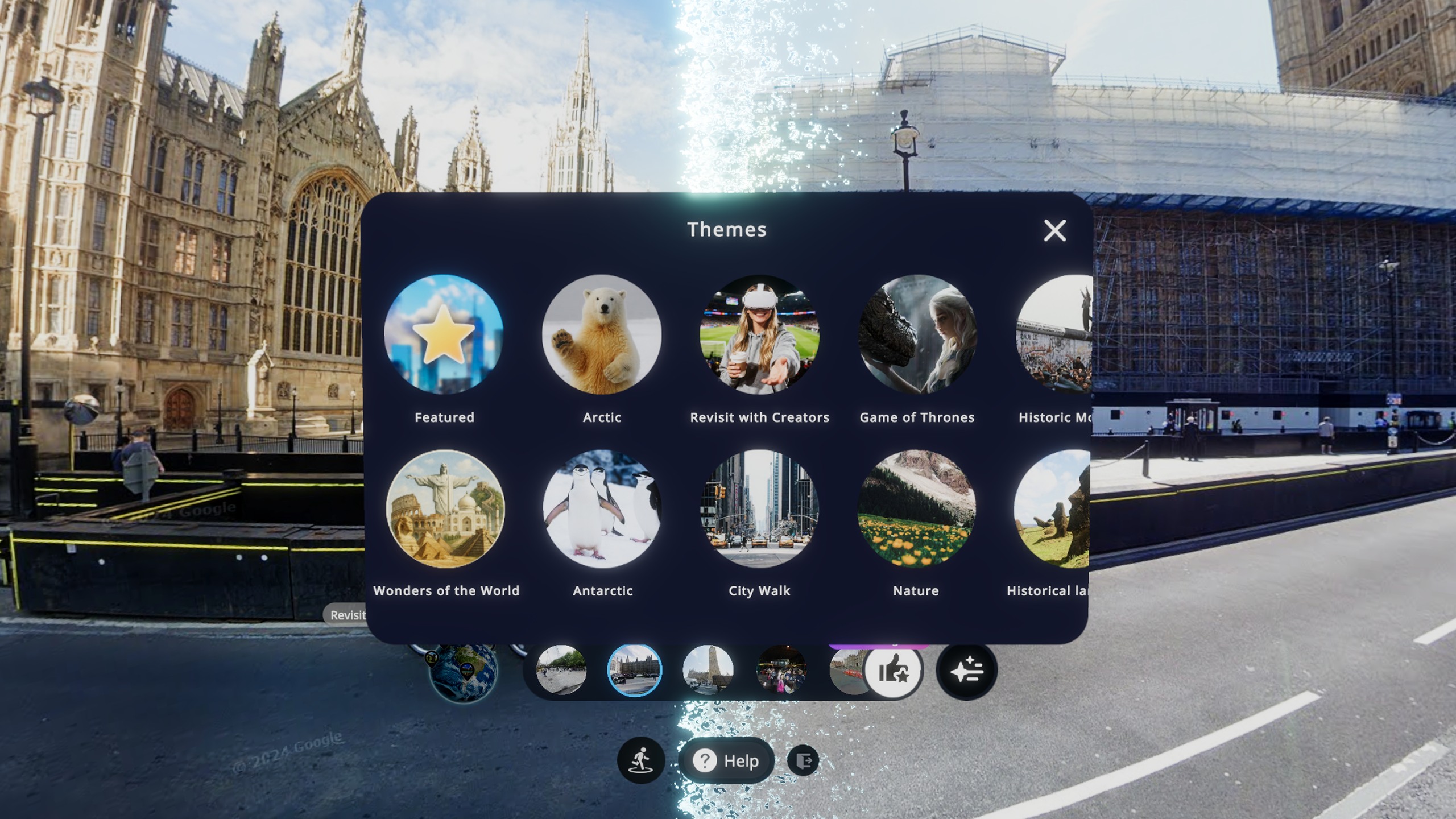This screenshot has height=819, width=1456.
Task: Click the exit door icon
Action: 803,760
